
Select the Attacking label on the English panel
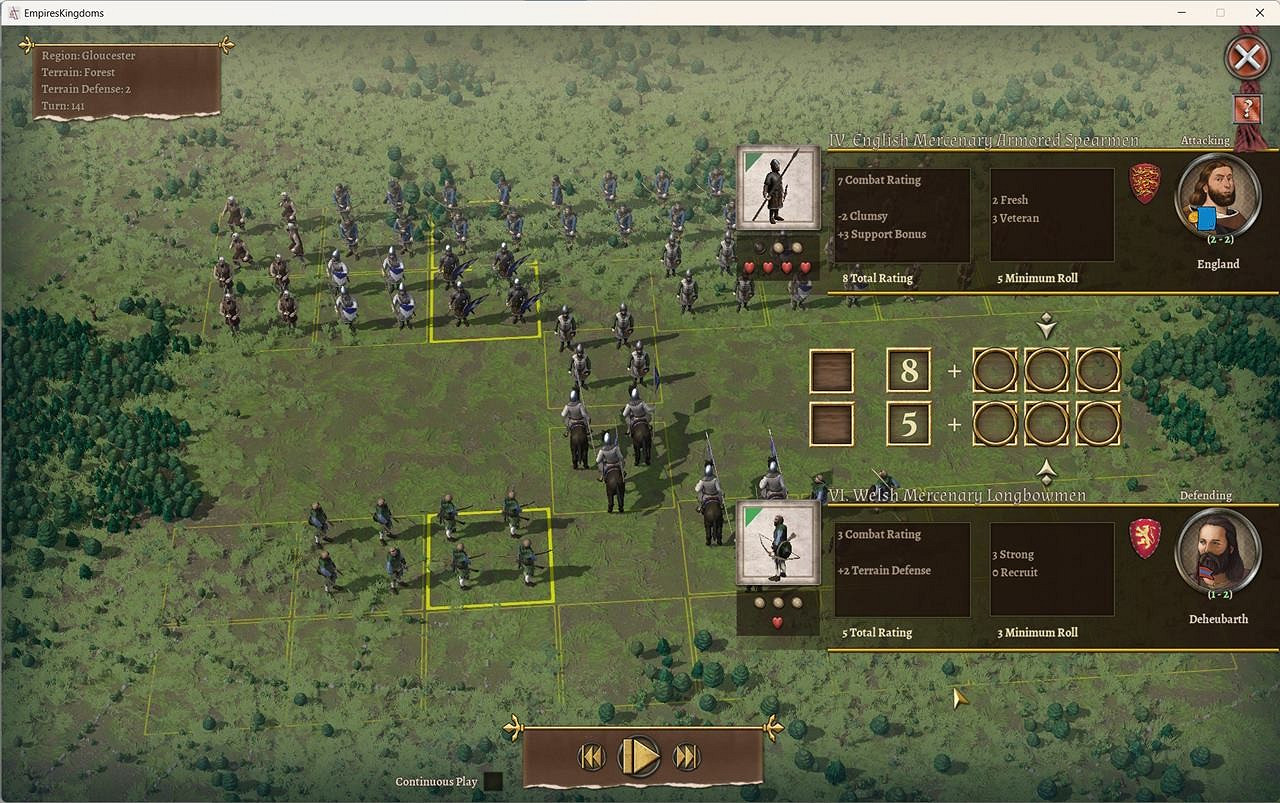pyautogui.click(x=1204, y=140)
